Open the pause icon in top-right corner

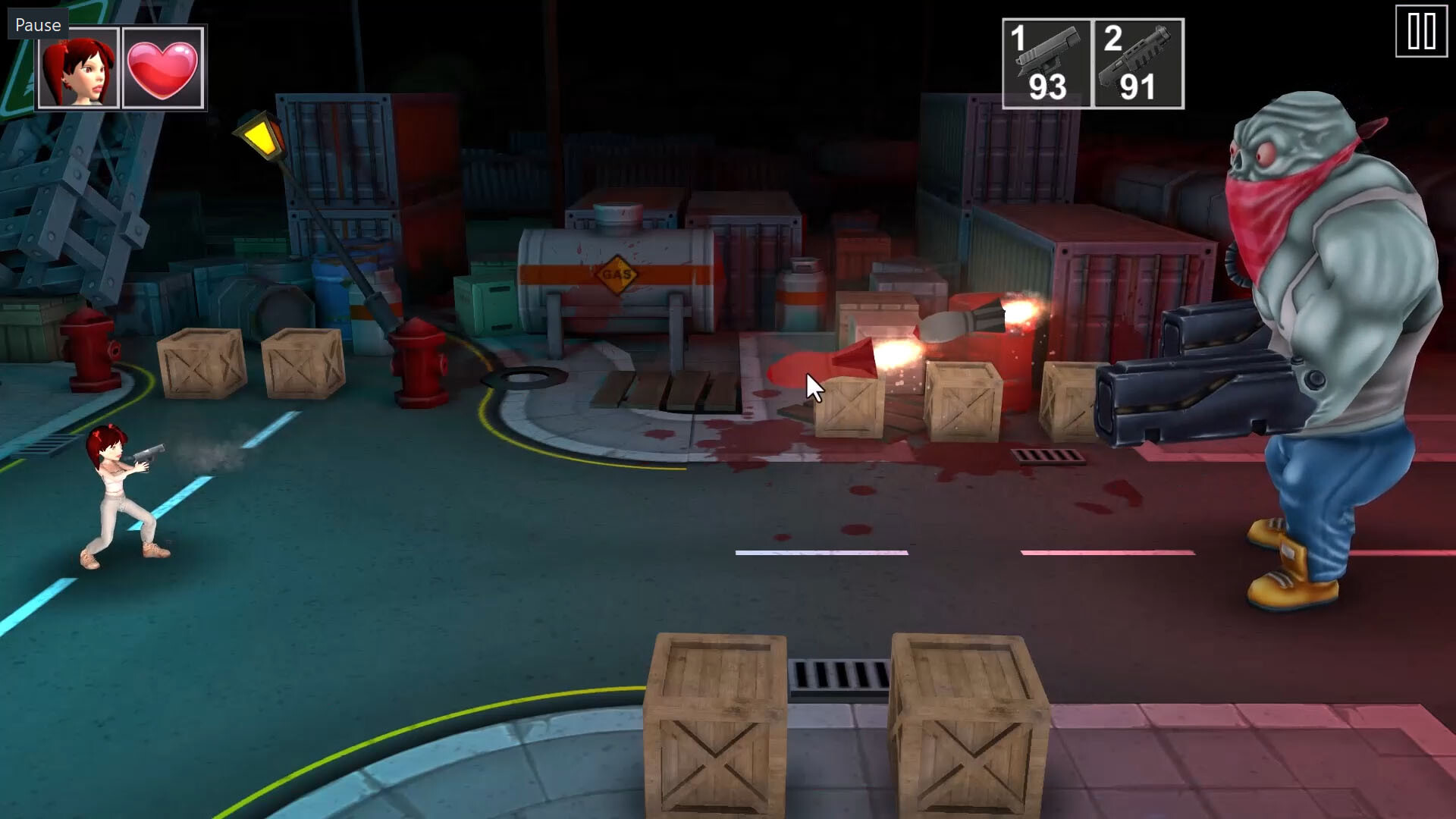click(x=1422, y=31)
